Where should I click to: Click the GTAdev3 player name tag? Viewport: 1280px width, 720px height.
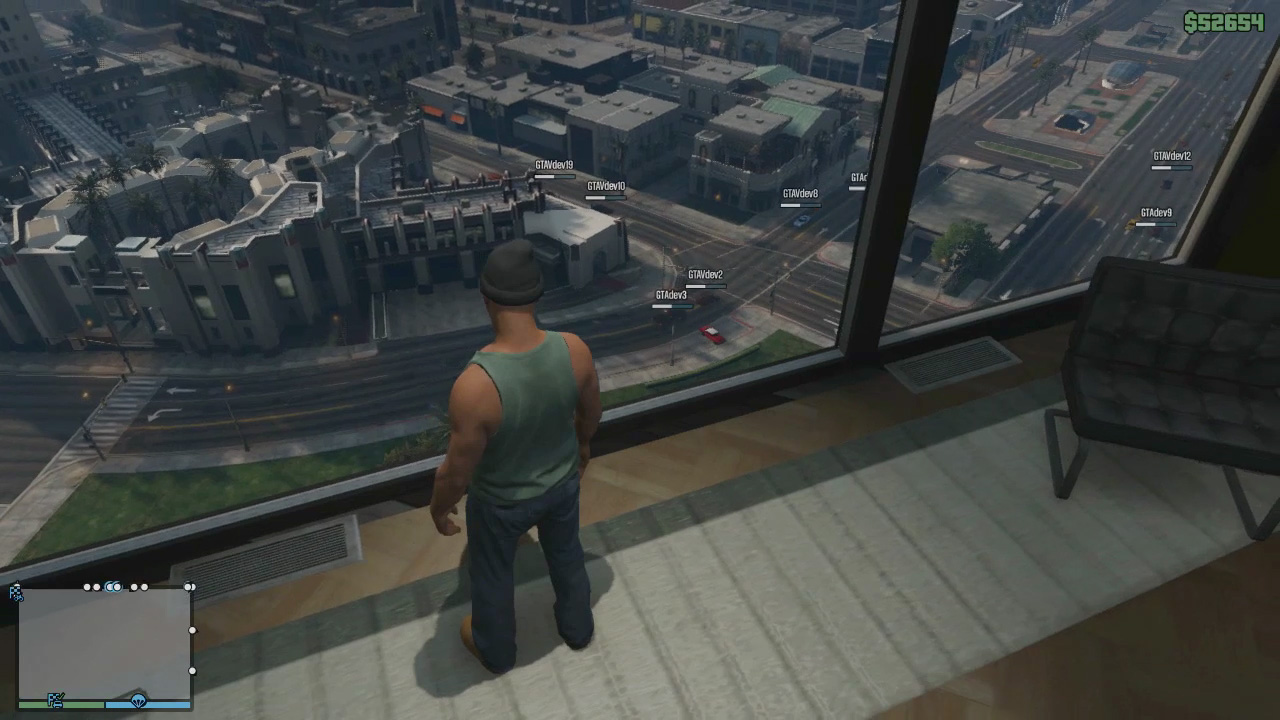(671, 296)
